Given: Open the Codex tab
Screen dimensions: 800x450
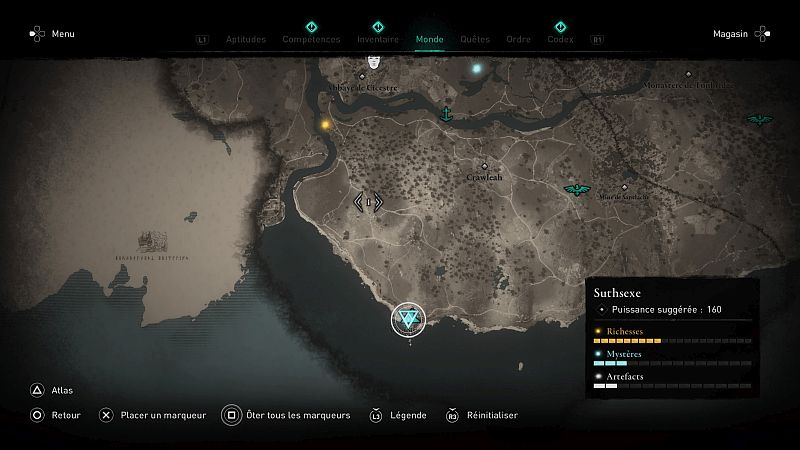Looking at the screenshot, I should point(560,40).
